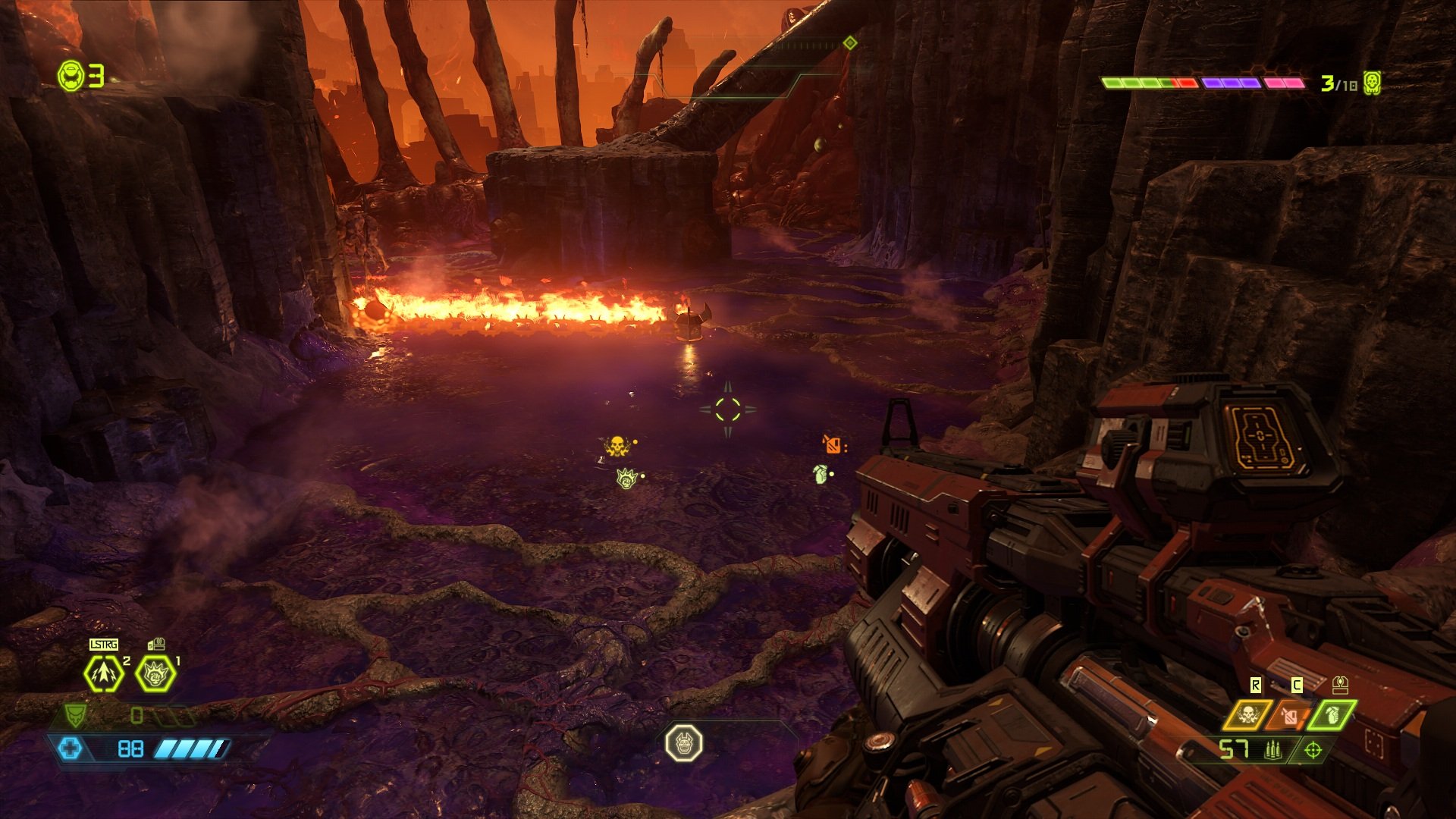
Task: Select the blue health cross icon
Action: pos(70,749)
